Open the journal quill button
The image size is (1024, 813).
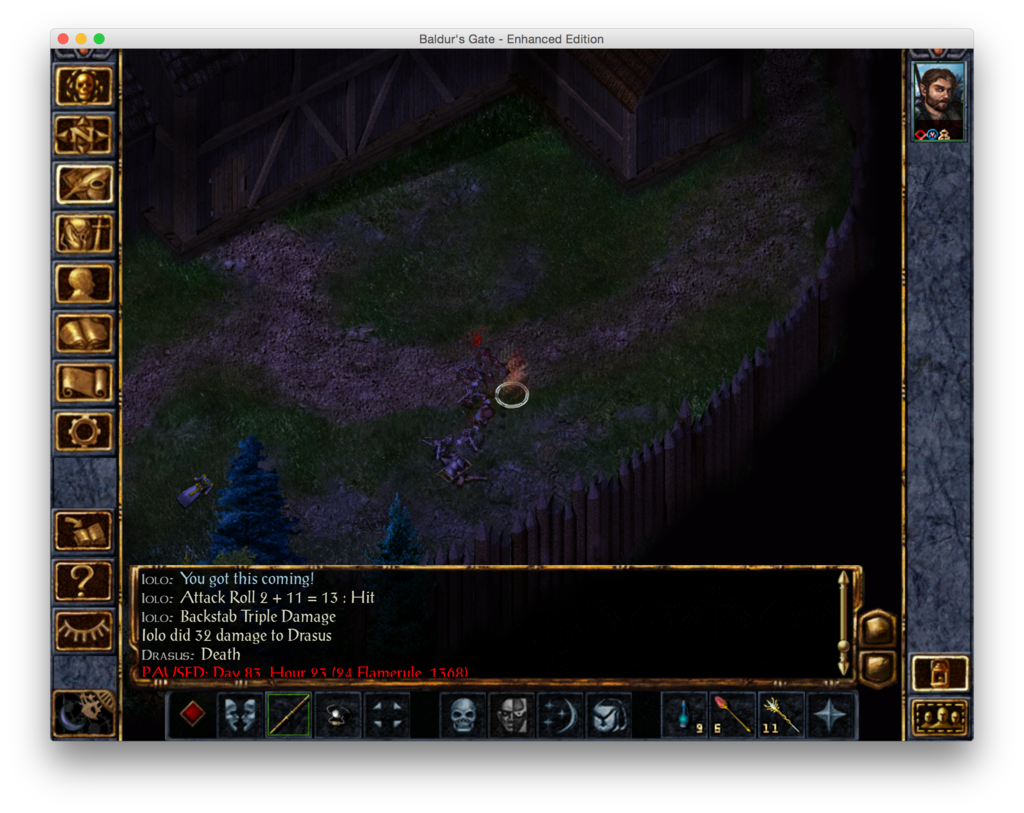click(x=84, y=184)
